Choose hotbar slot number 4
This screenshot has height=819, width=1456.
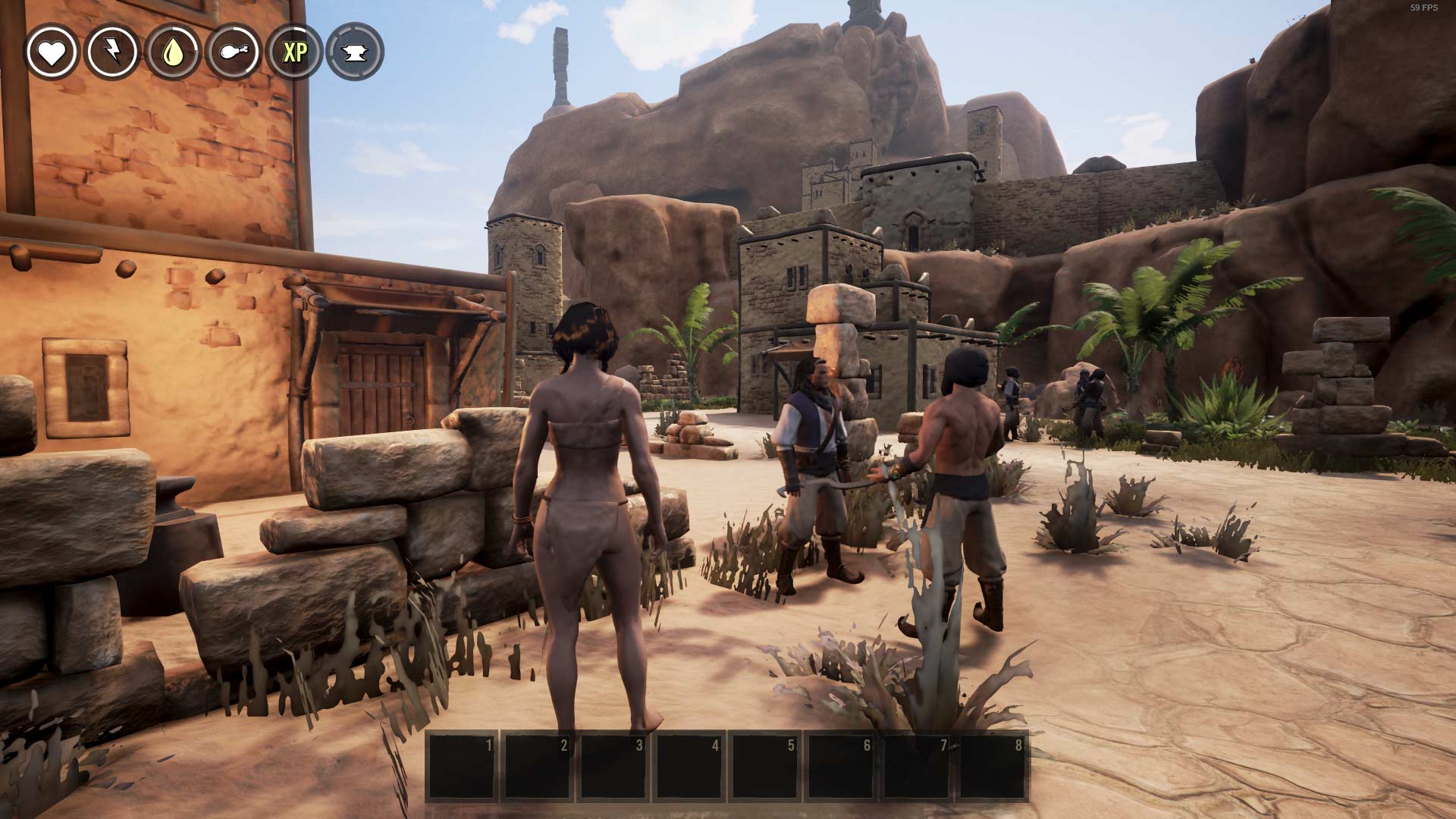[689, 766]
